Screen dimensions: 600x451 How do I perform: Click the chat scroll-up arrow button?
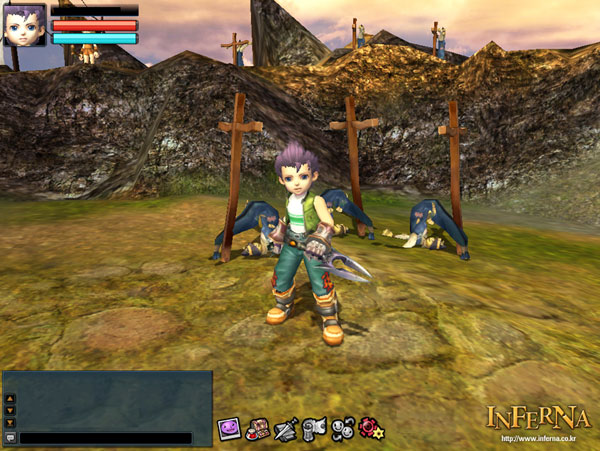click(10, 397)
